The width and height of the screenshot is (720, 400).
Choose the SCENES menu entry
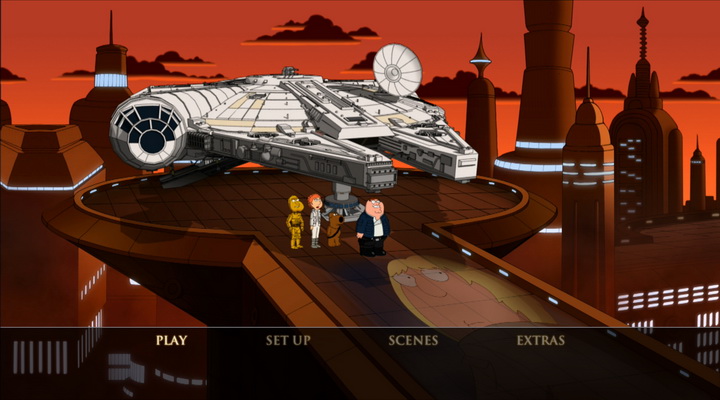(x=413, y=340)
